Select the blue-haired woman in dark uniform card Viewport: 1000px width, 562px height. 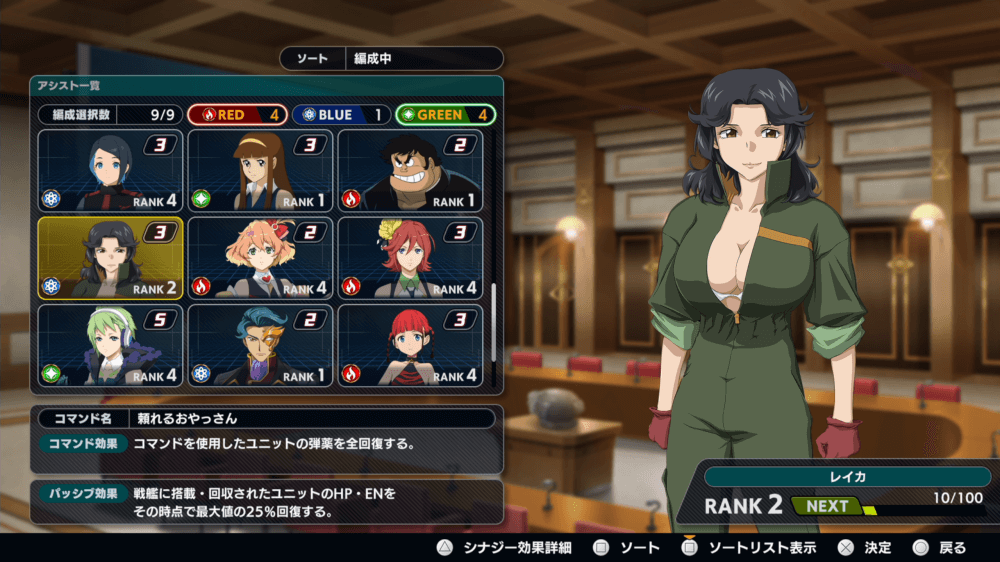pyautogui.click(x=110, y=171)
